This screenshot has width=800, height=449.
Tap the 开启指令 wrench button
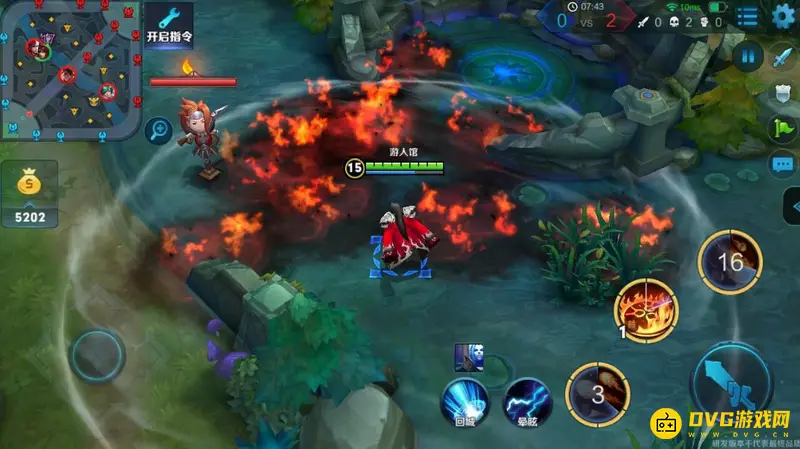[x=169, y=23]
